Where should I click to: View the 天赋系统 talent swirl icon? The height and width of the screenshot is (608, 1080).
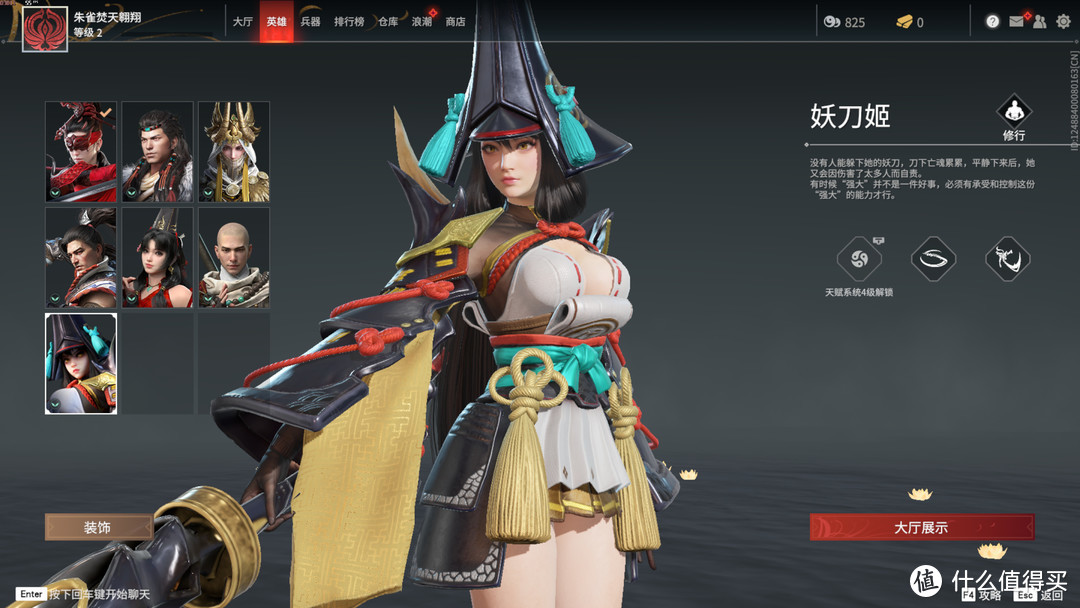point(859,260)
